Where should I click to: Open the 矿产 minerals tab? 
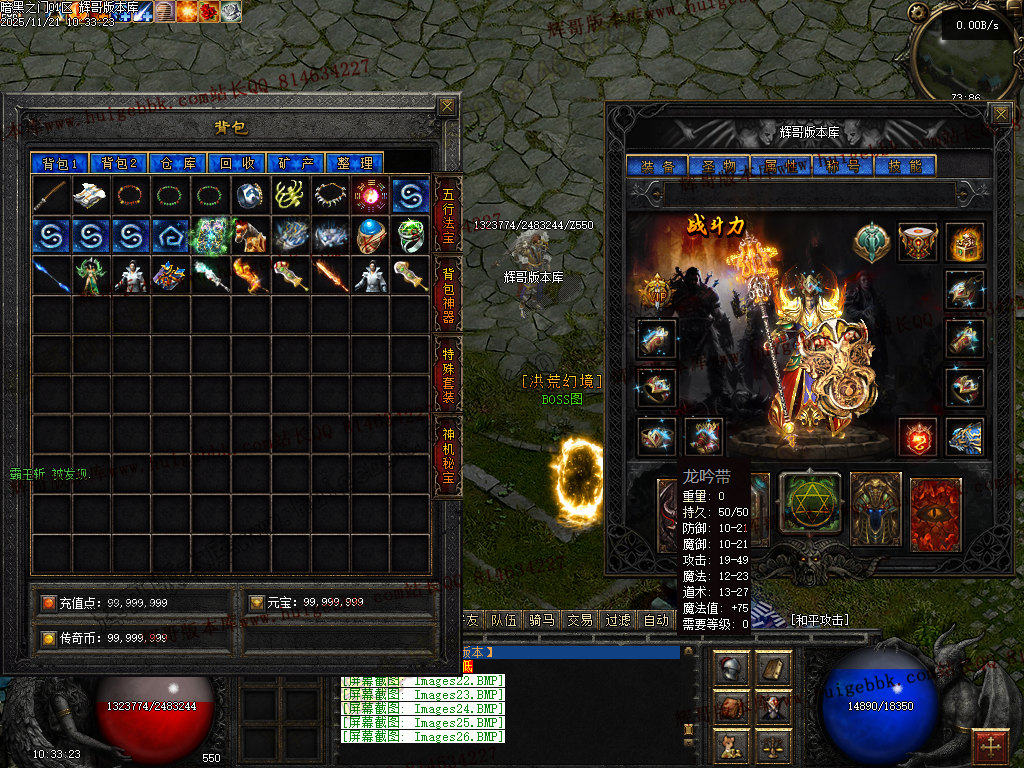[x=296, y=163]
